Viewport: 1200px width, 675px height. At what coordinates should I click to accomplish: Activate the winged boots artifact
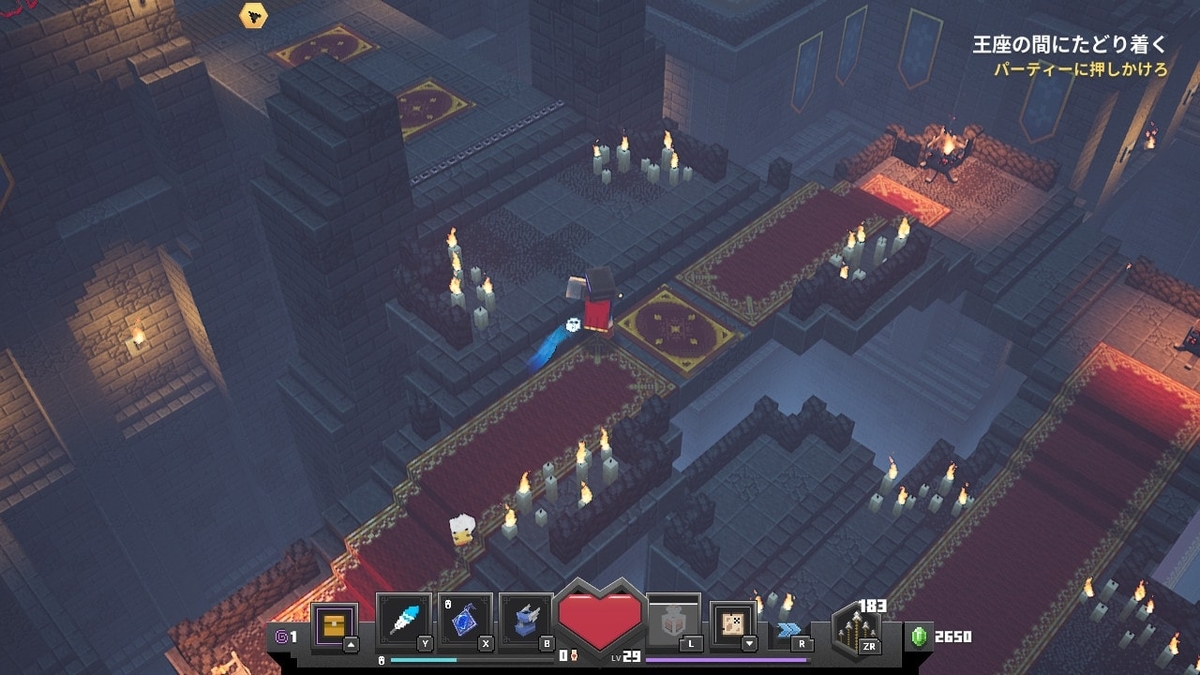[x=526, y=622]
